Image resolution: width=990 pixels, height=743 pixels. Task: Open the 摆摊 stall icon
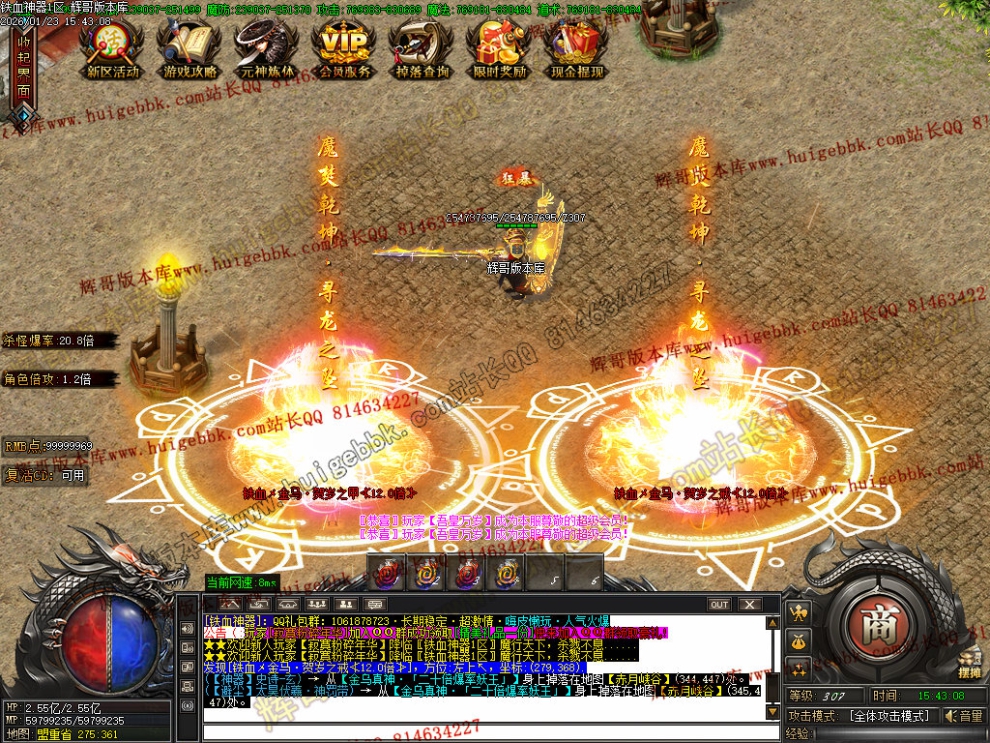[x=968, y=662]
